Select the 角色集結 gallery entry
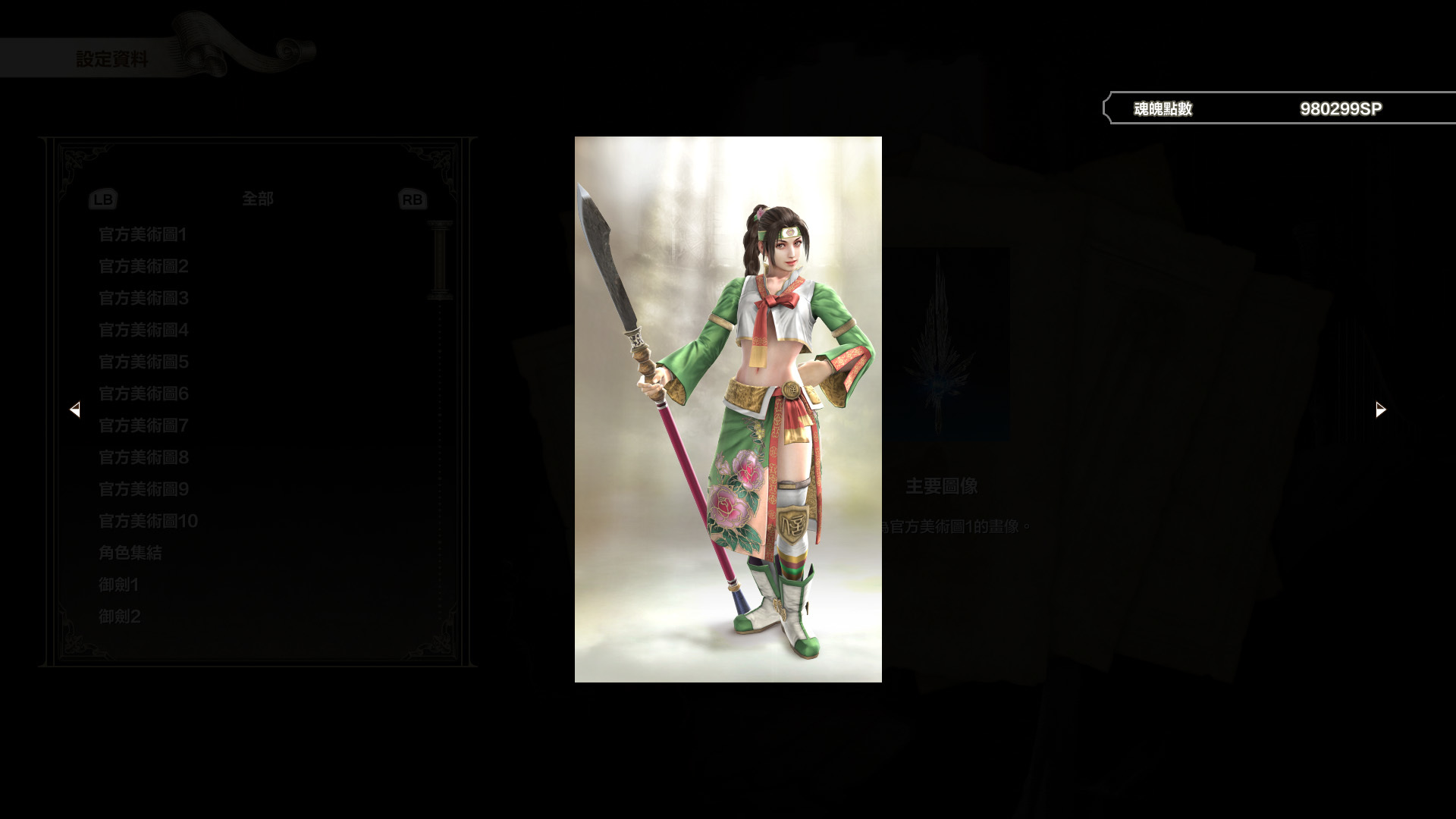The height and width of the screenshot is (819, 1456). [x=130, y=553]
